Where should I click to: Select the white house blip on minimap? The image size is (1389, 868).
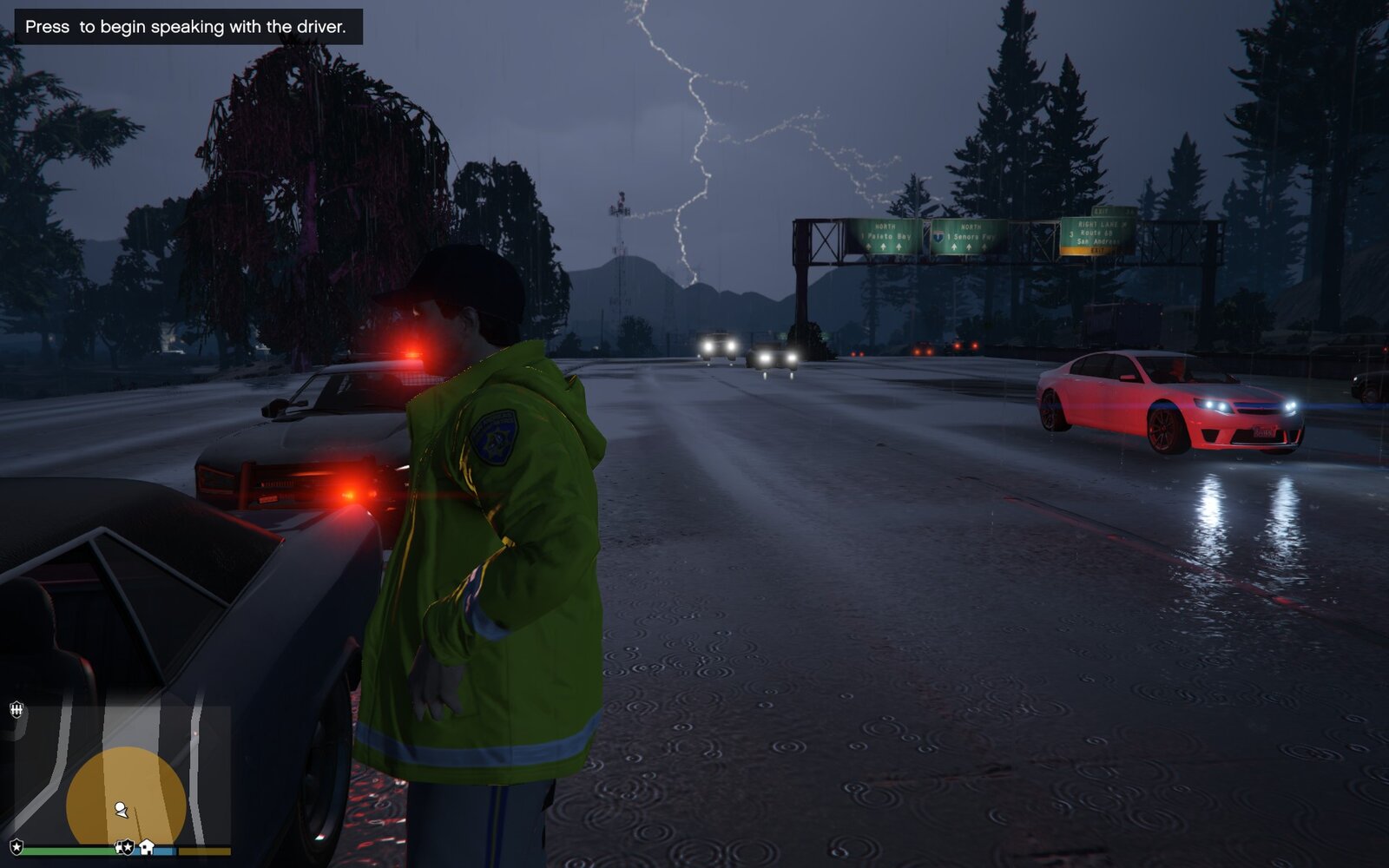[x=147, y=846]
